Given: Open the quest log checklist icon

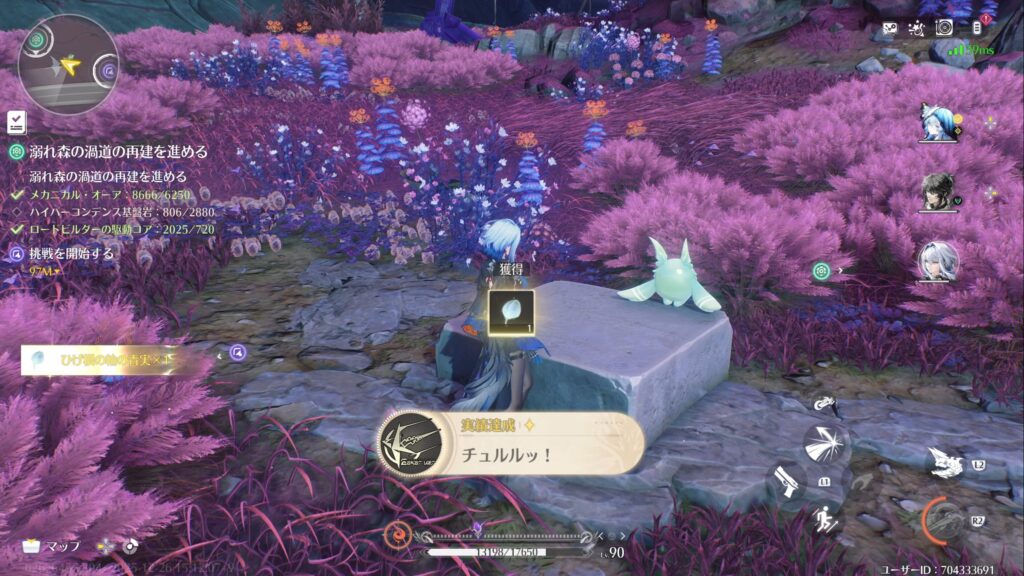Looking at the screenshot, I should pos(16,122).
